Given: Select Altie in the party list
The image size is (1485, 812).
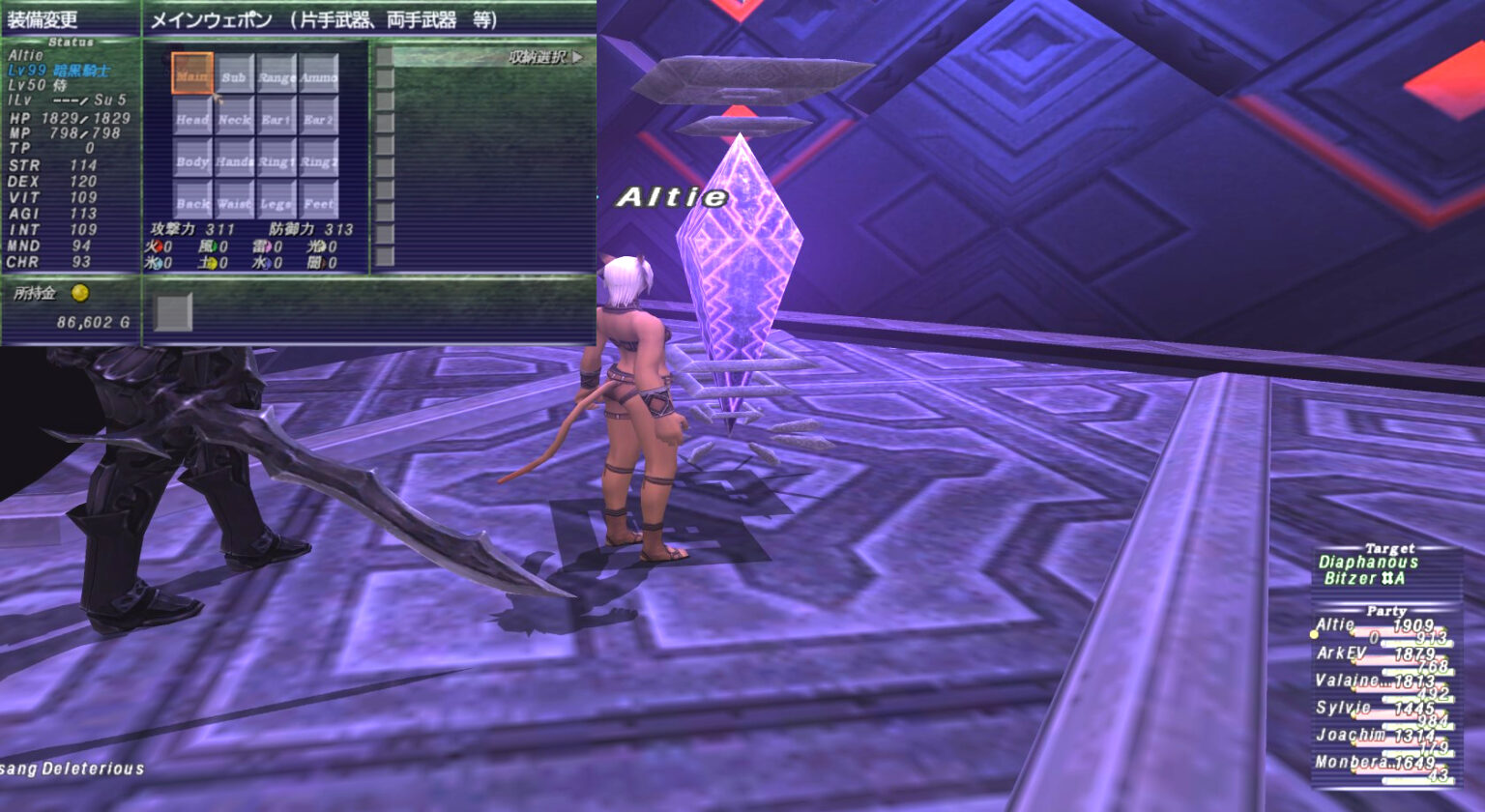Looking at the screenshot, I should pyautogui.click(x=1334, y=625).
